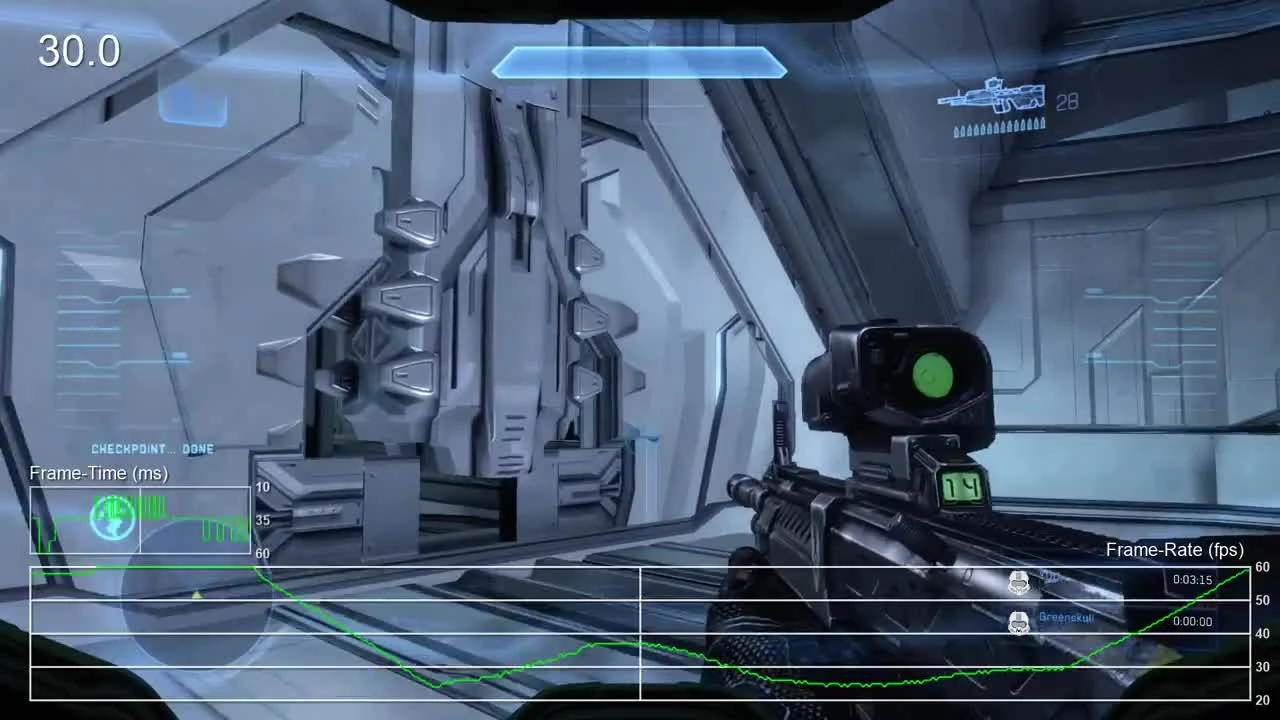Click the blue shield bar at top center
The height and width of the screenshot is (720, 1280).
(638, 64)
